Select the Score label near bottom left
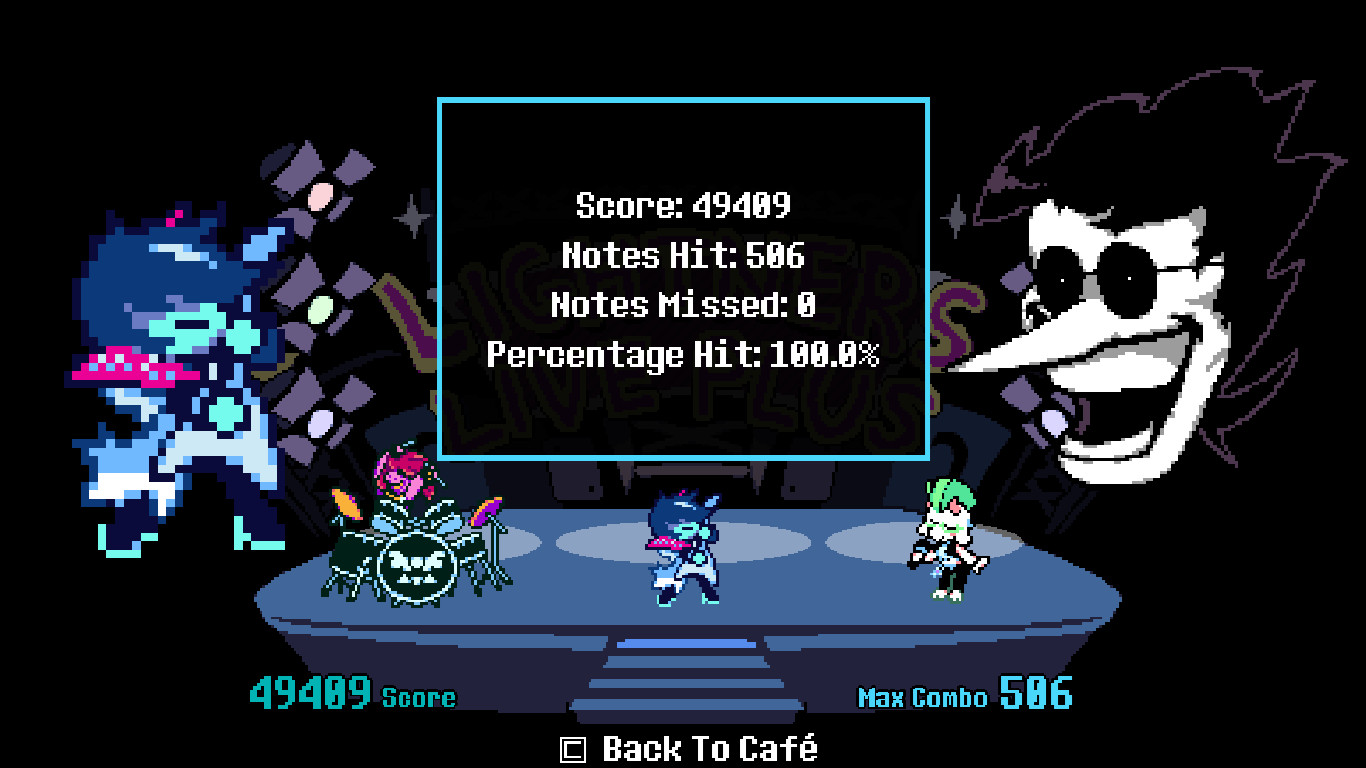Viewport: 1366px width, 768px height. pyautogui.click(x=420, y=697)
